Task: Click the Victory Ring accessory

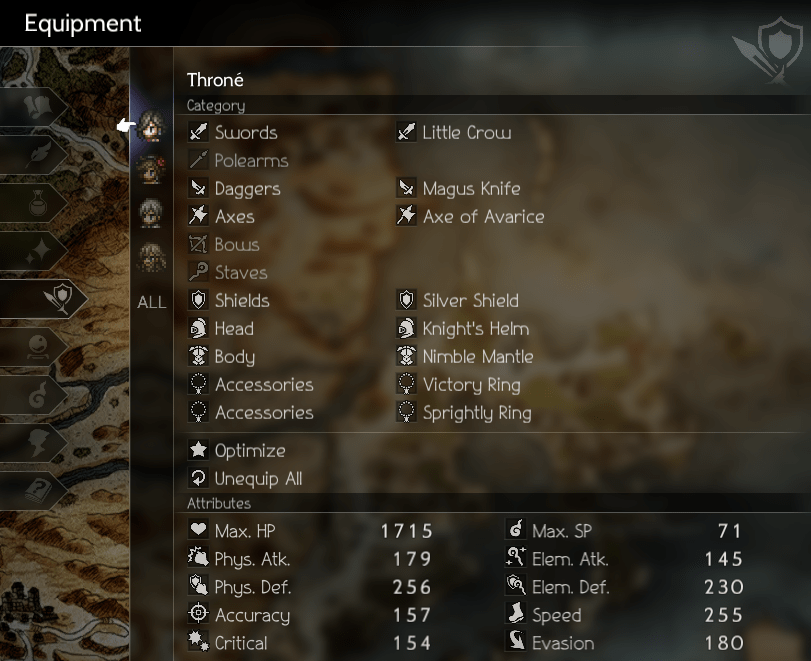Action: point(471,385)
